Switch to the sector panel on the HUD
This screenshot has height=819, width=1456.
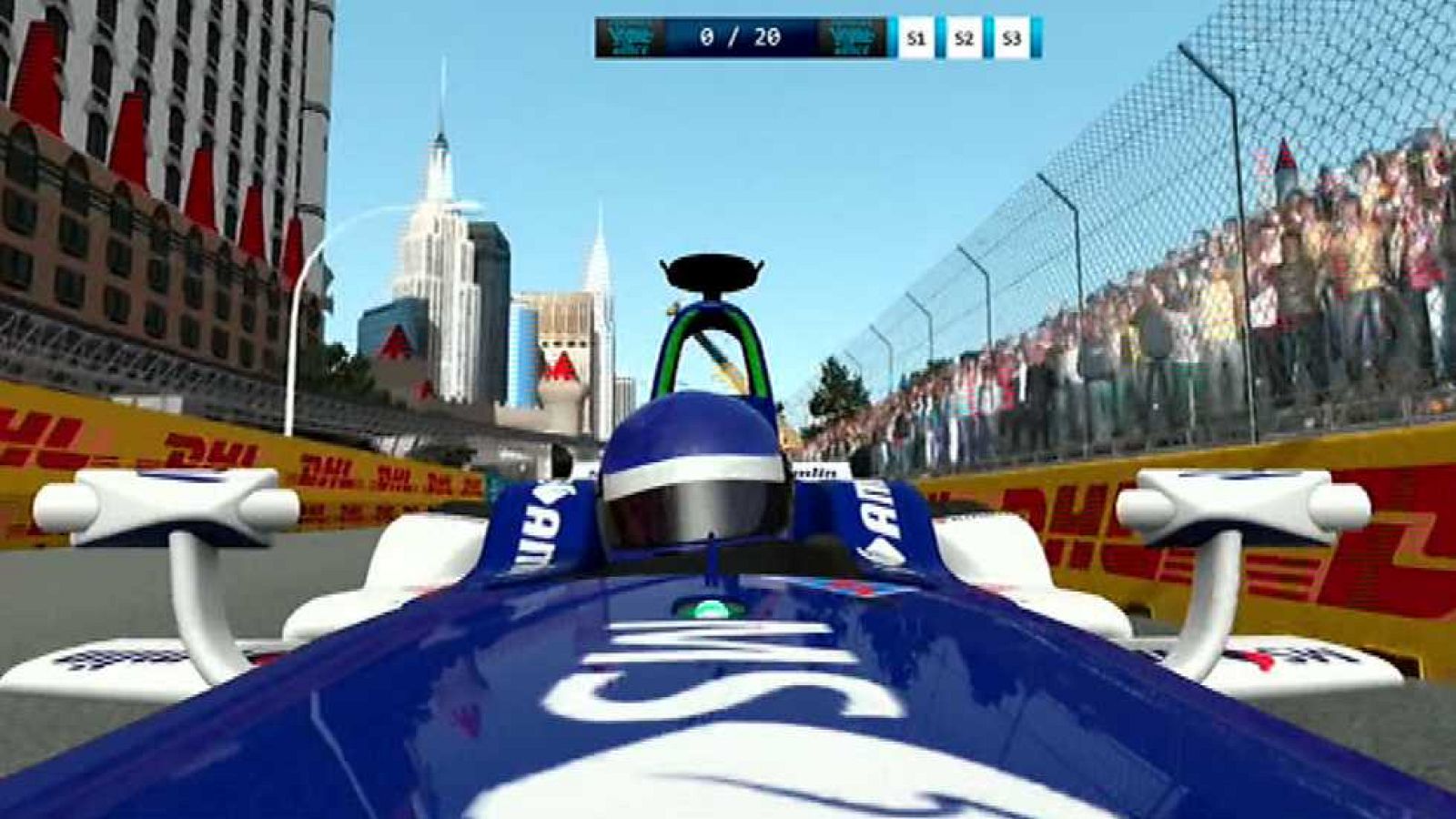coord(963,38)
